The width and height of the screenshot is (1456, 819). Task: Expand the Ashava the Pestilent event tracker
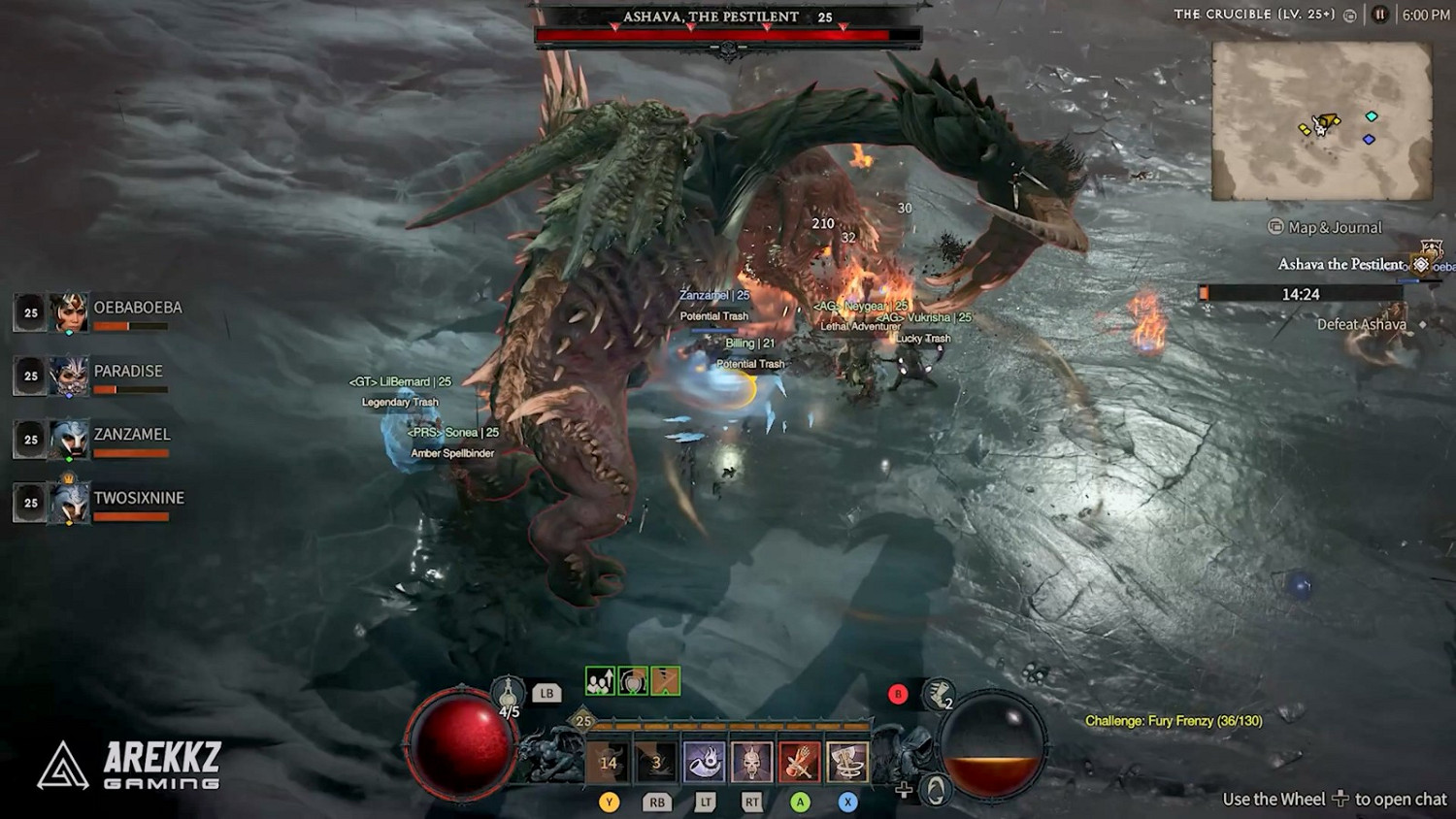[1340, 264]
